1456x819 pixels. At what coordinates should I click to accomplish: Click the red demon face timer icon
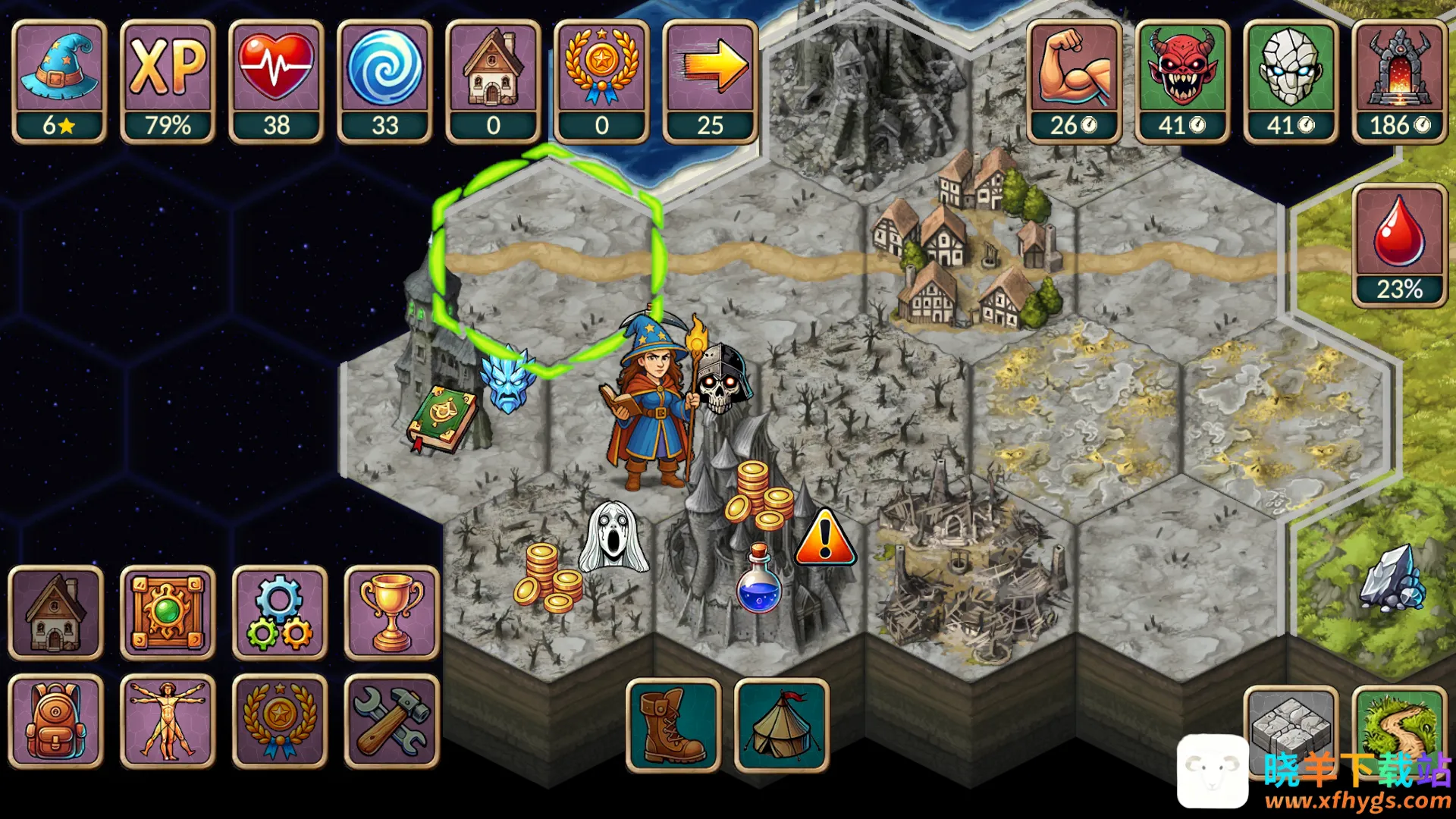tap(1182, 81)
